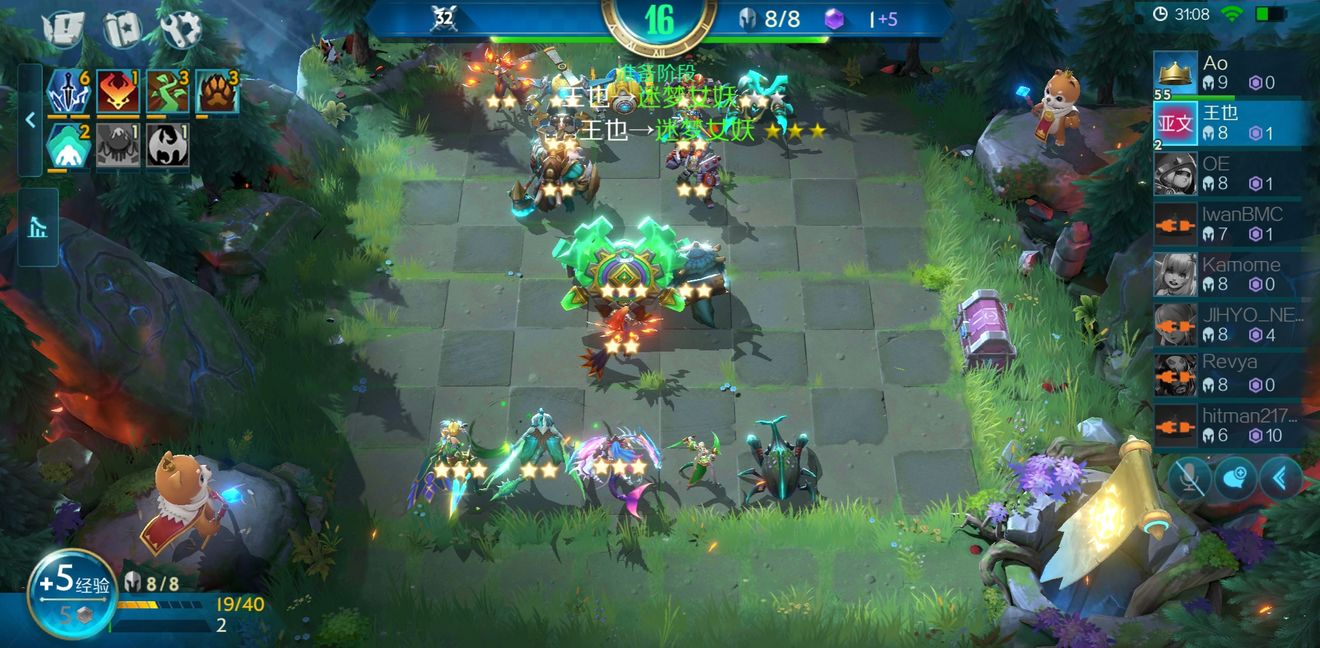
Task: Select IwanBMC in the player list
Action: pyautogui.click(x=1229, y=223)
